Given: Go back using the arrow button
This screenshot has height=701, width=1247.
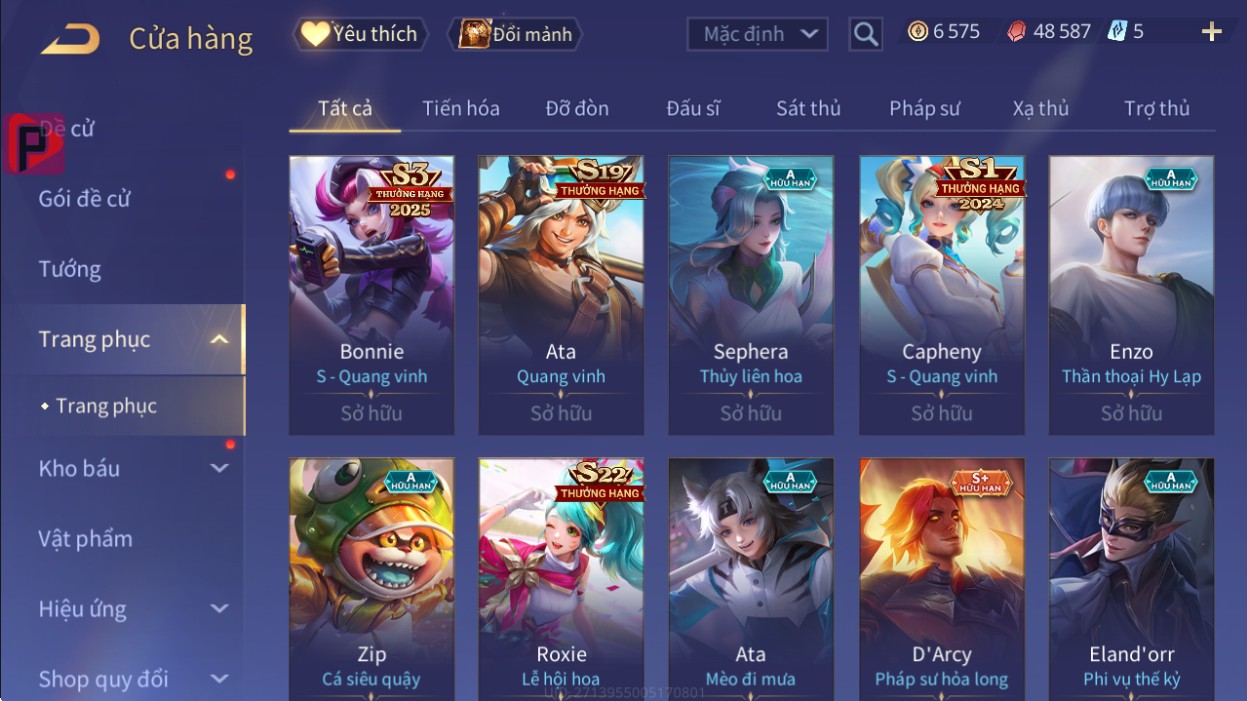Looking at the screenshot, I should 70,39.
